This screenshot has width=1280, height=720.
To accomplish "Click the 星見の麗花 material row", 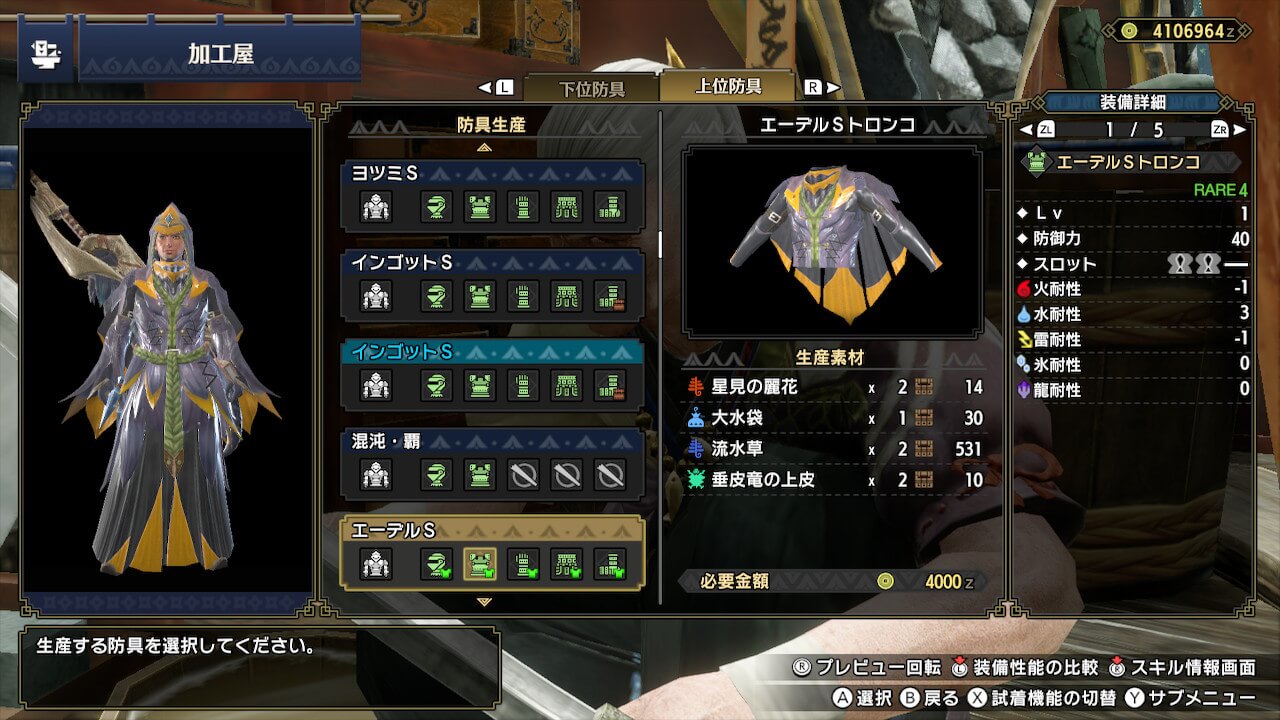I will click(x=834, y=387).
